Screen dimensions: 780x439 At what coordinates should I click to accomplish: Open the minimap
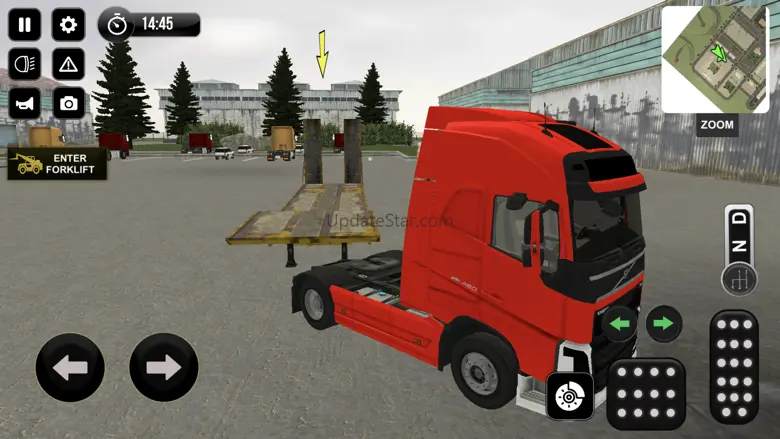coord(714,59)
